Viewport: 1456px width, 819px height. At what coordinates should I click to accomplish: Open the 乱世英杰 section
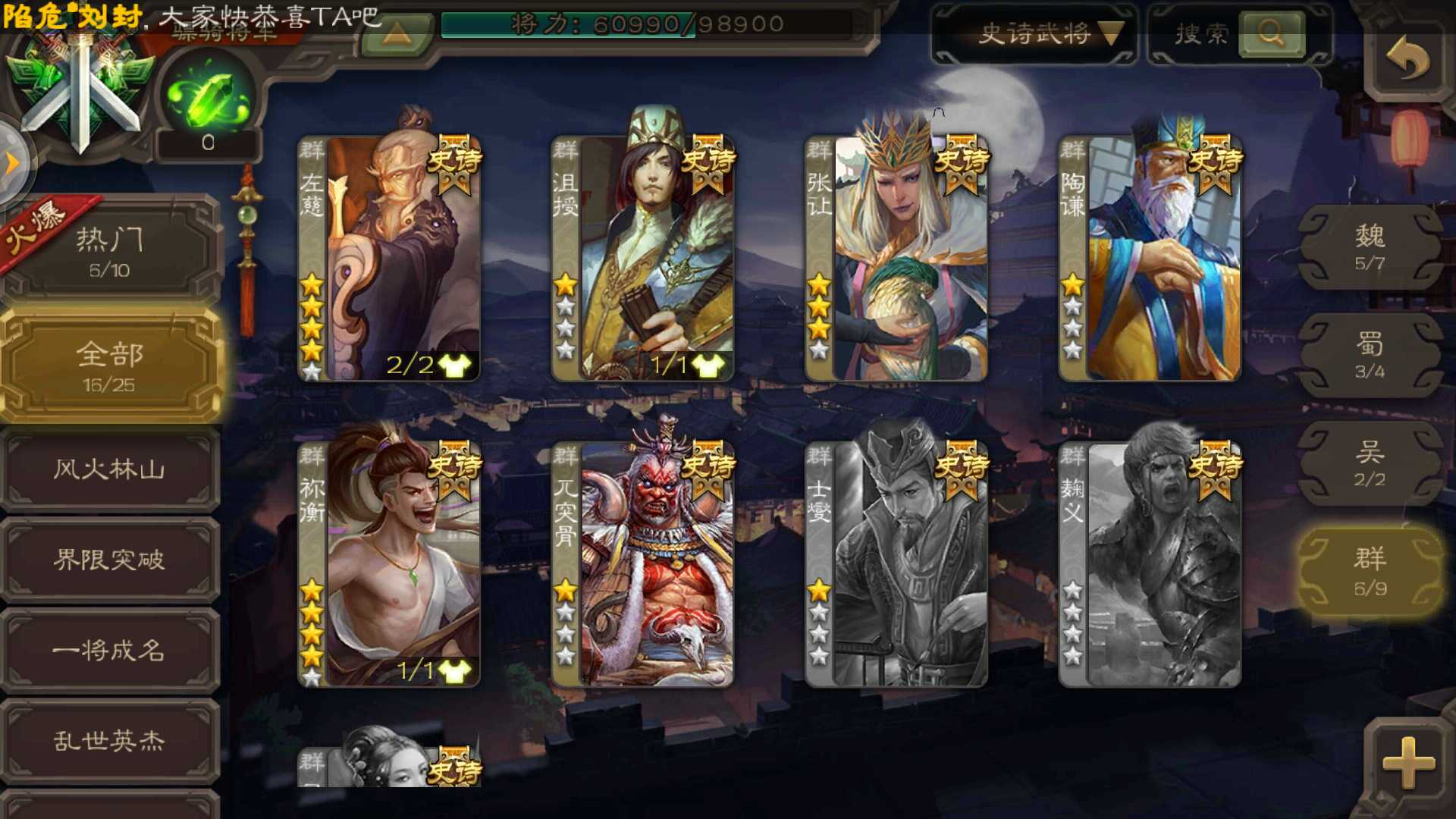click(x=110, y=743)
